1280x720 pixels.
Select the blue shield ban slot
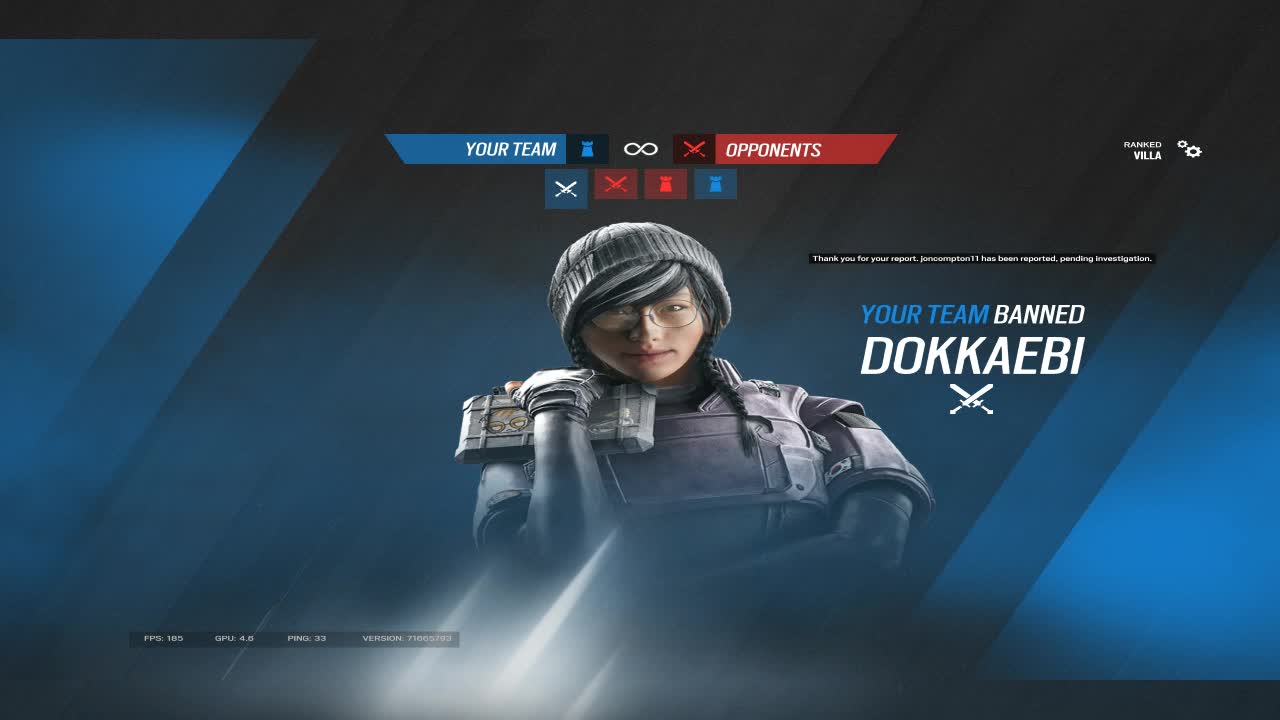(x=715, y=184)
